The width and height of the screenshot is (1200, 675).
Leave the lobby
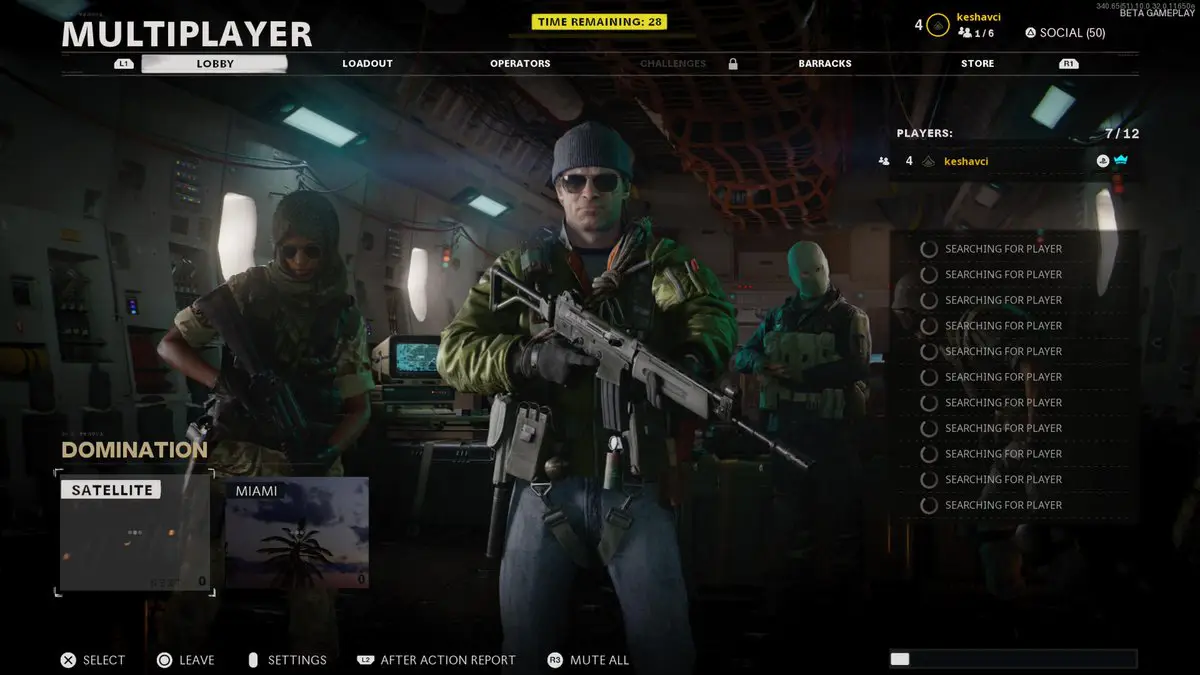click(x=185, y=660)
